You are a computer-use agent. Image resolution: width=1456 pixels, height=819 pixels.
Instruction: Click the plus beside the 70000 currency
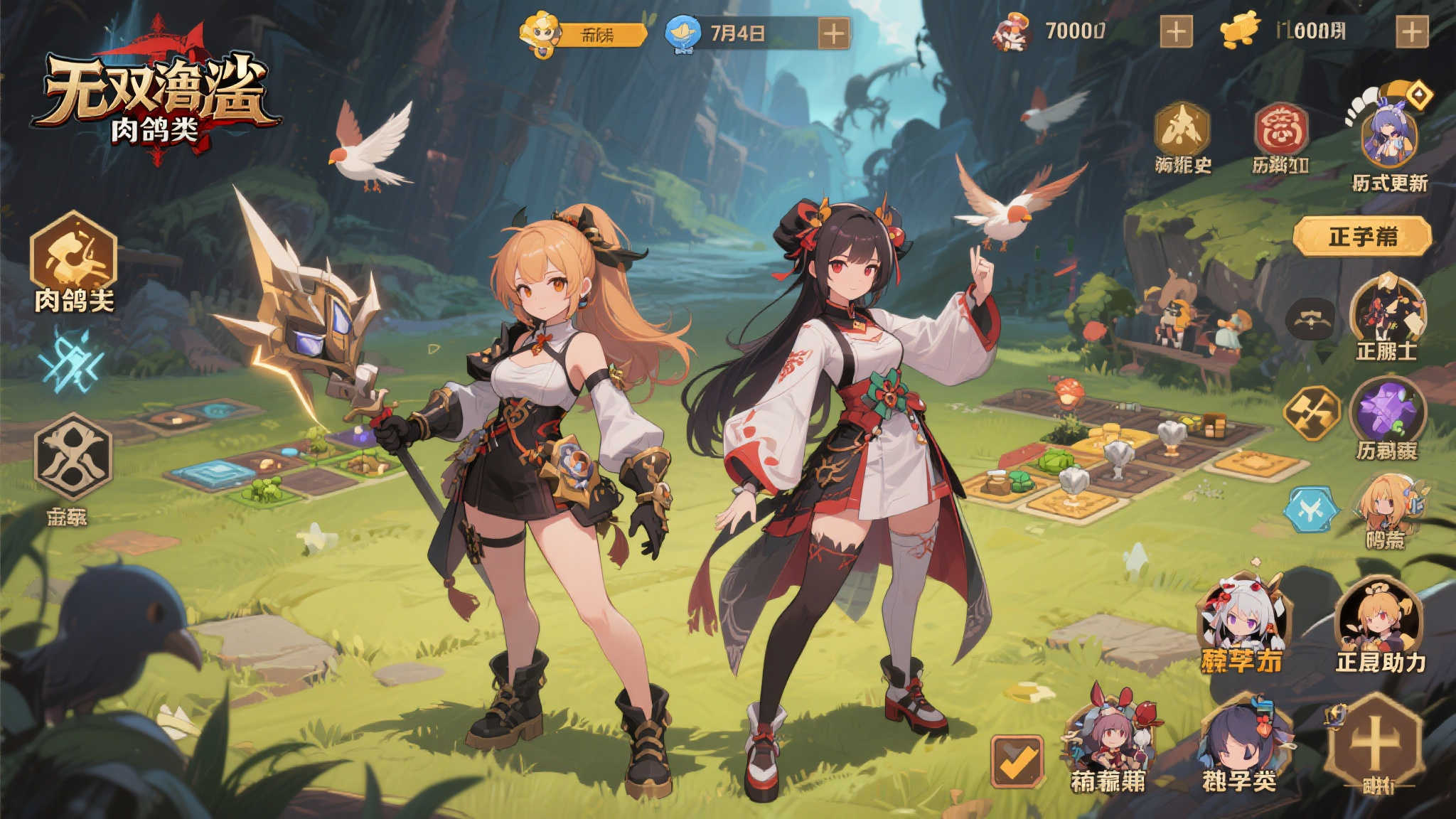1176,32
